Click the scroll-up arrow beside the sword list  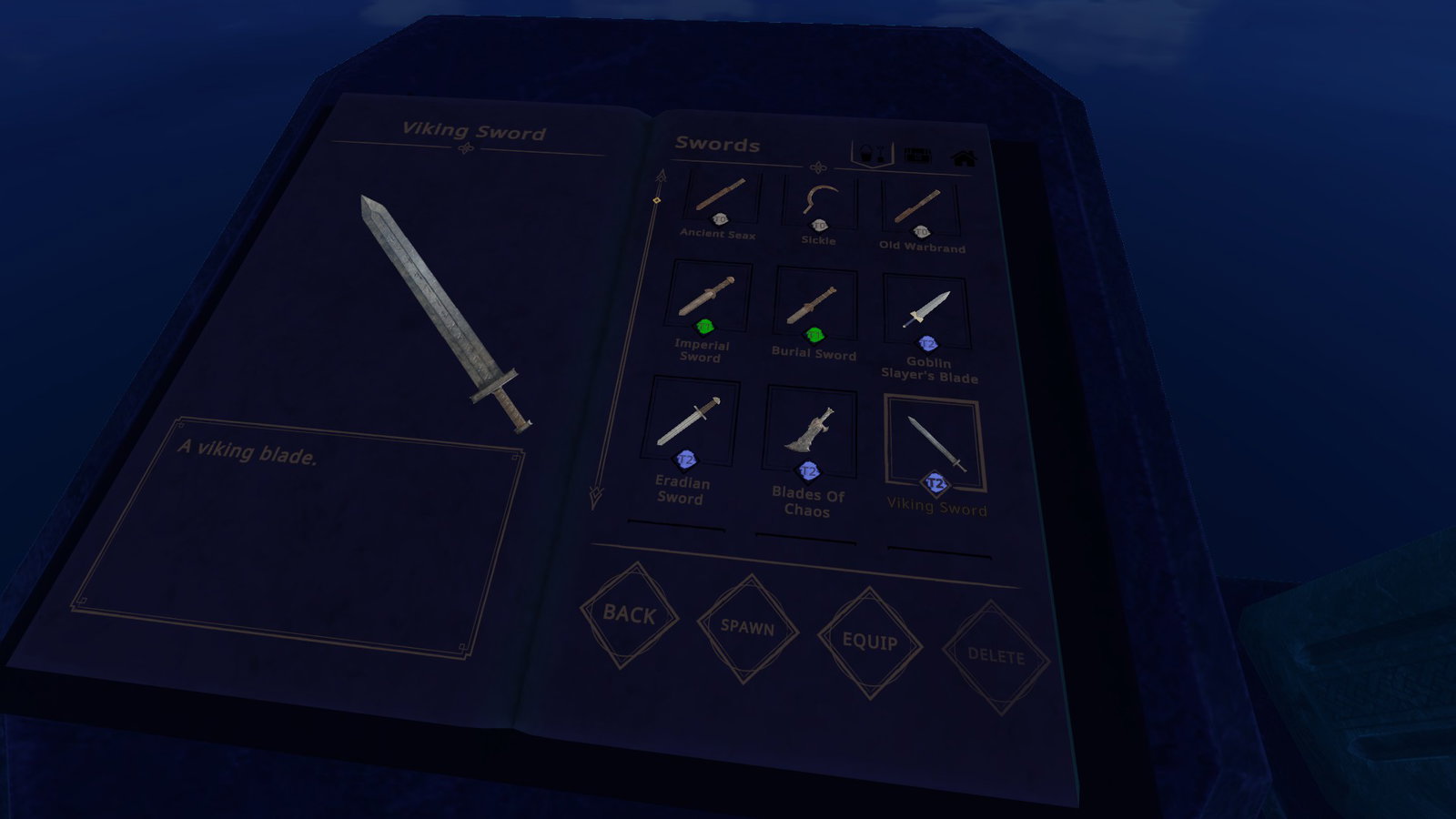click(x=661, y=175)
